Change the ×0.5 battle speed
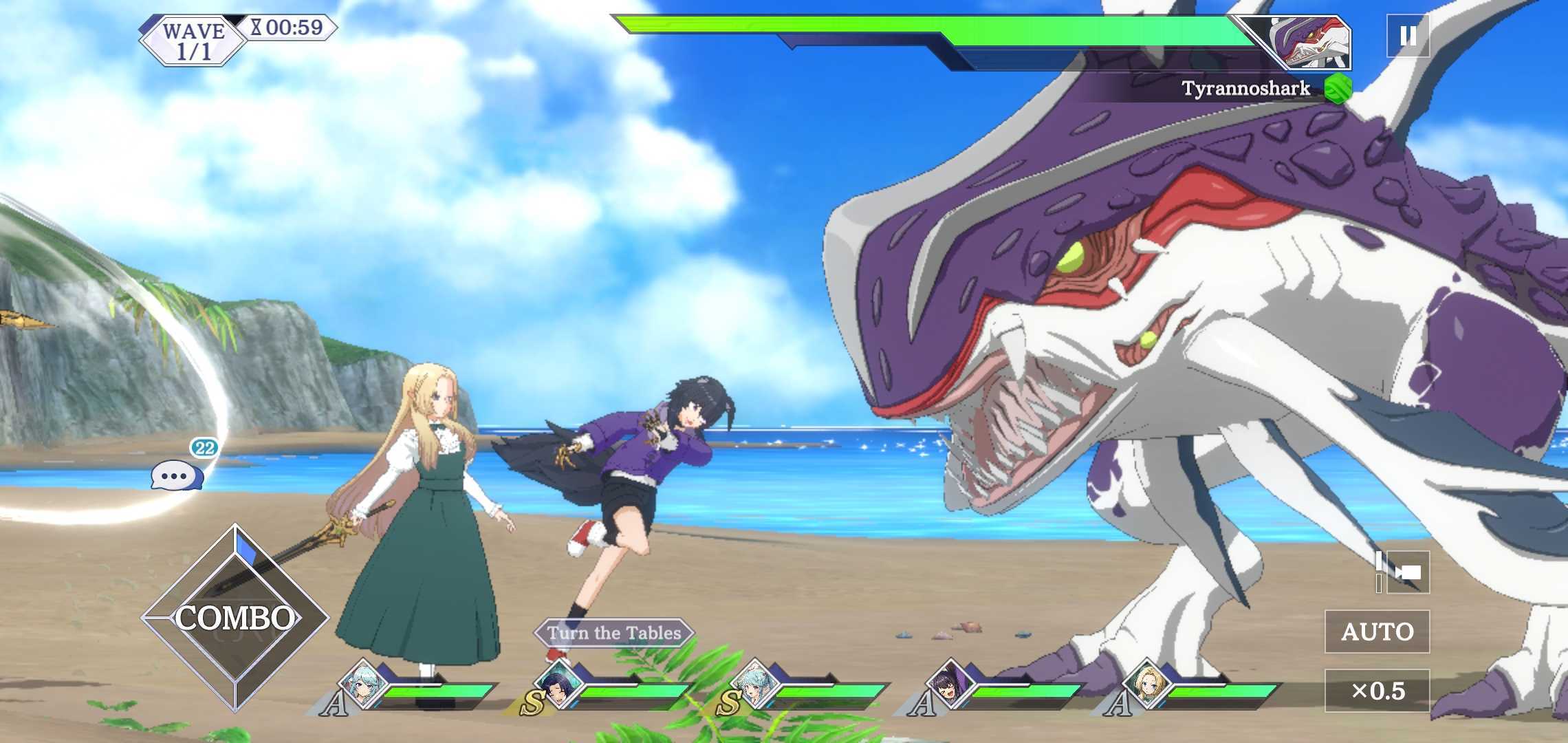 point(1377,691)
